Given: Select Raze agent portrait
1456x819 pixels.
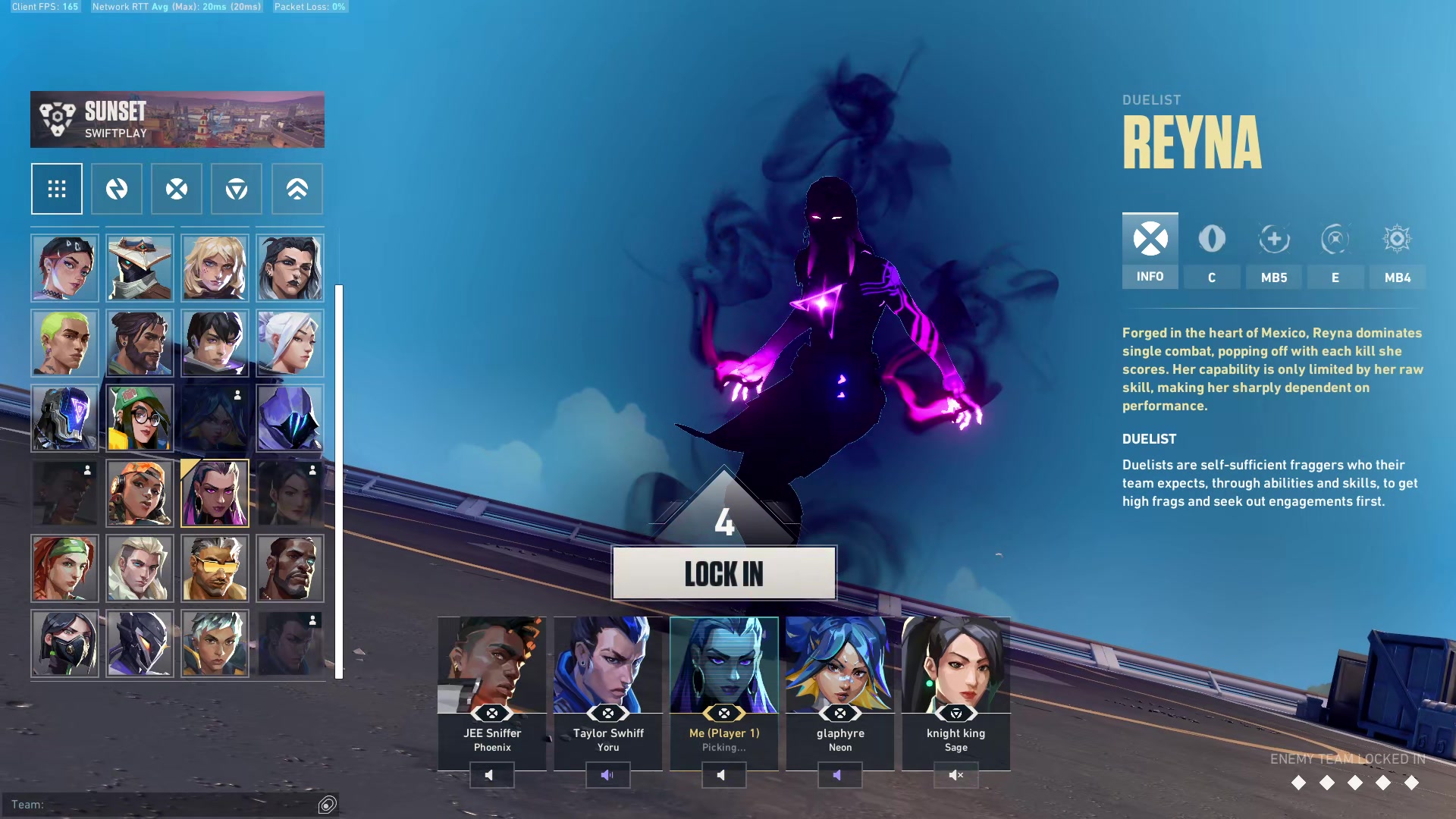Looking at the screenshot, I should (x=140, y=494).
